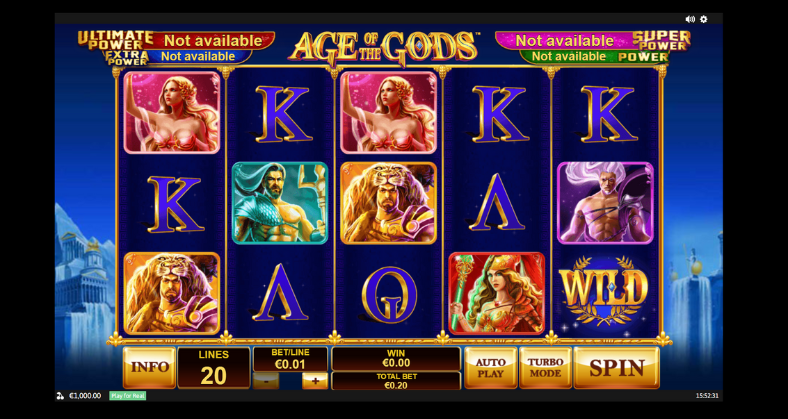
Task: Change the number of LINES
Action: [x=214, y=368]
